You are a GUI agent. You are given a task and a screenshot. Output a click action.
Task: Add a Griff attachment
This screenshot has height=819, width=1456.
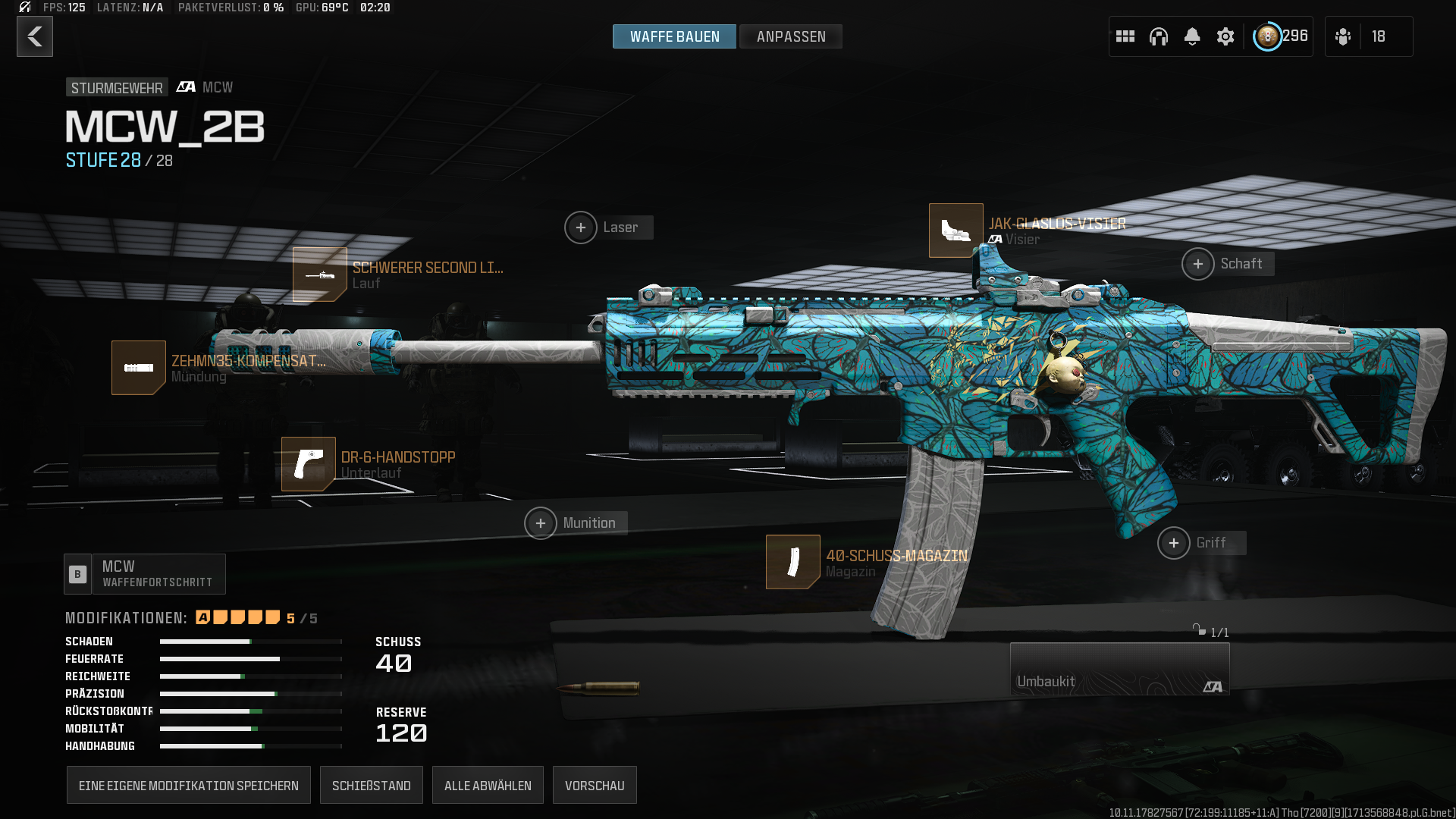(x=1174, y=543)
